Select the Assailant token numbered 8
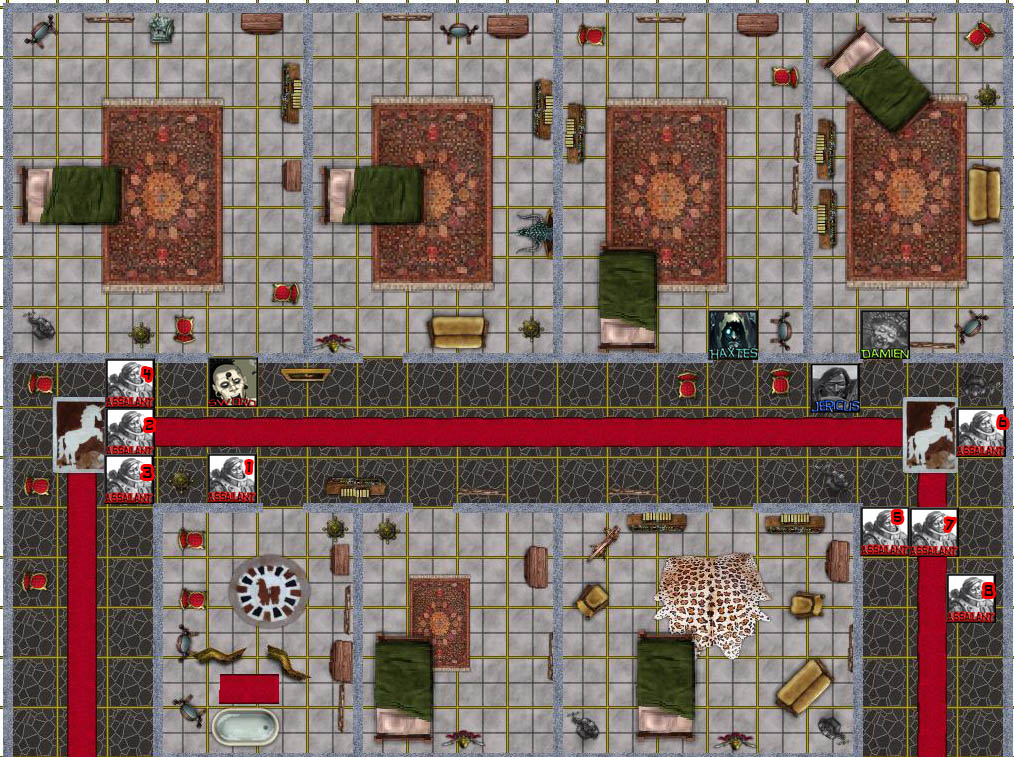This screenshot has width=1014, height=757. click(971, 599)
